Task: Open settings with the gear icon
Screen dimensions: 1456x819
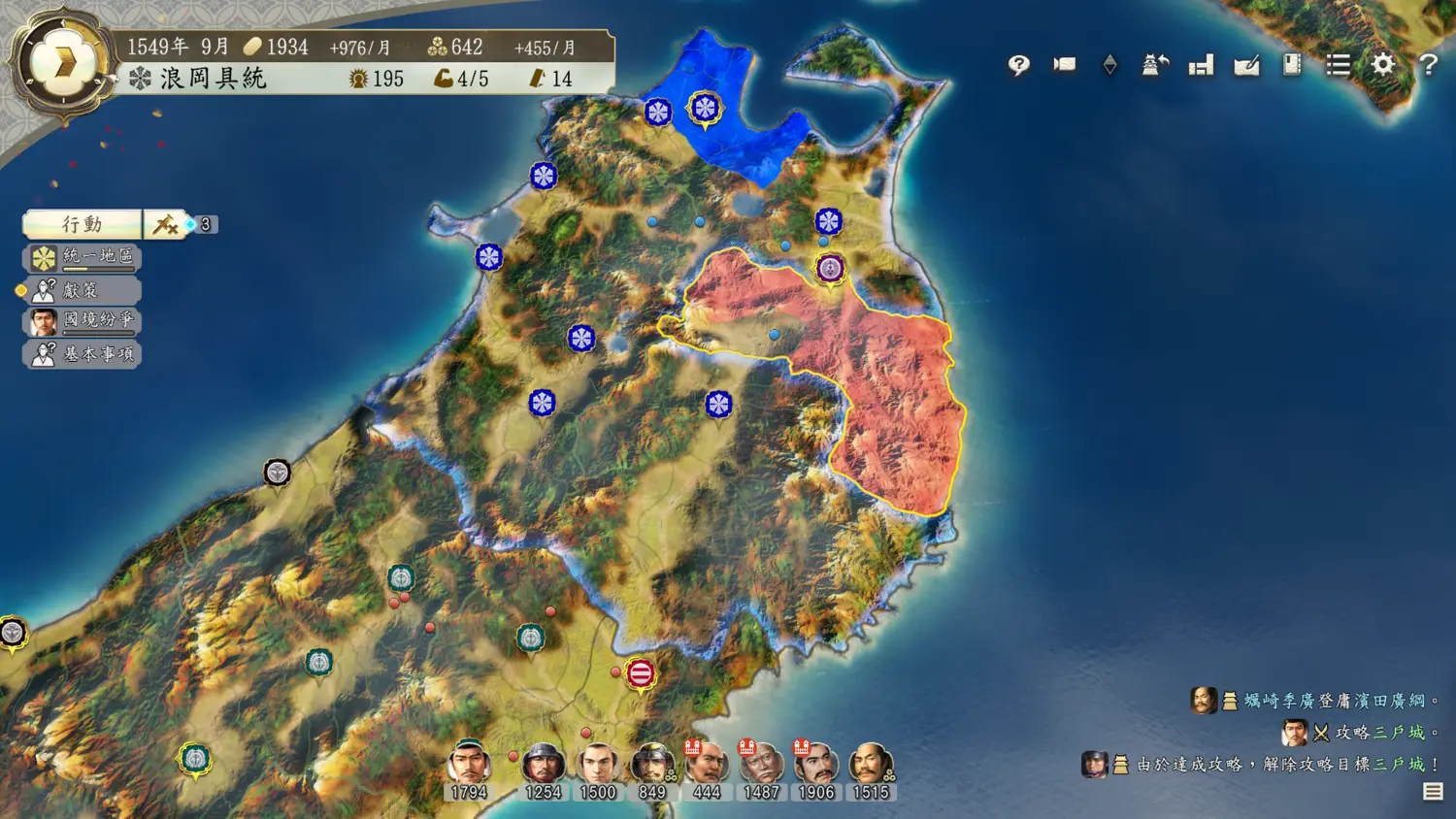Action: click(x=1383, y=65)
